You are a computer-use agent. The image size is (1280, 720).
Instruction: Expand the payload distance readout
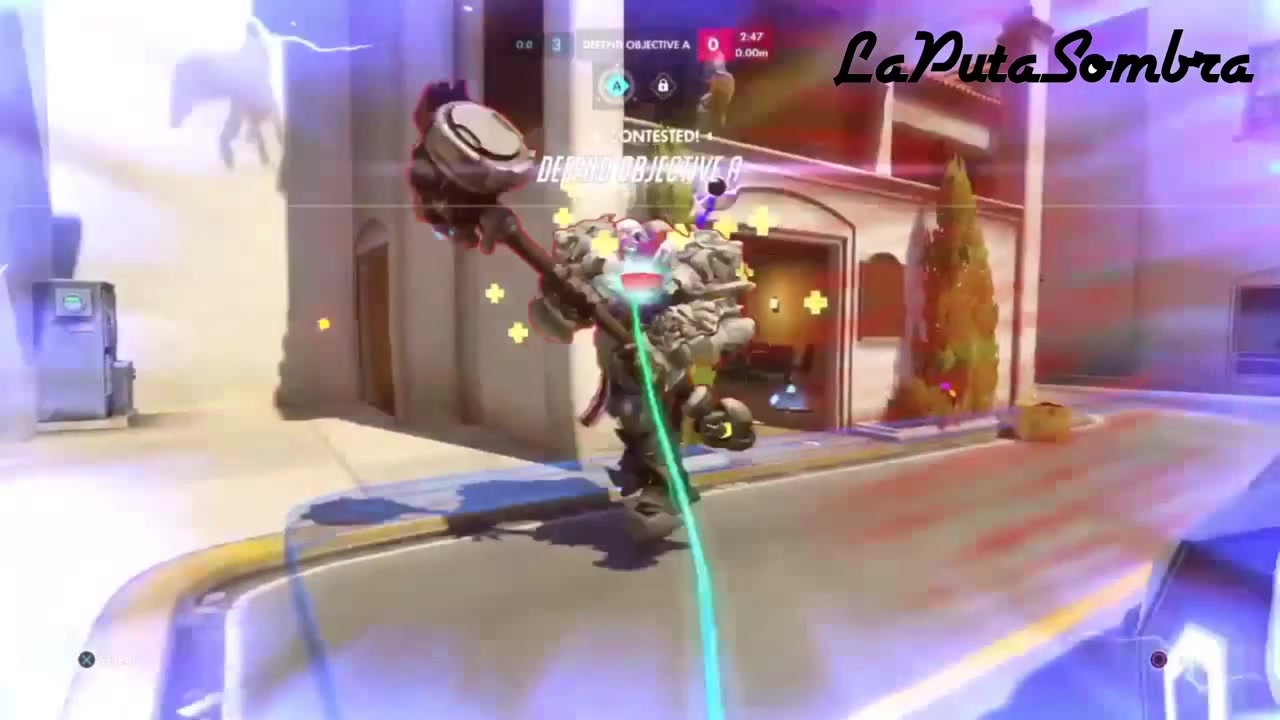[752, 54]
